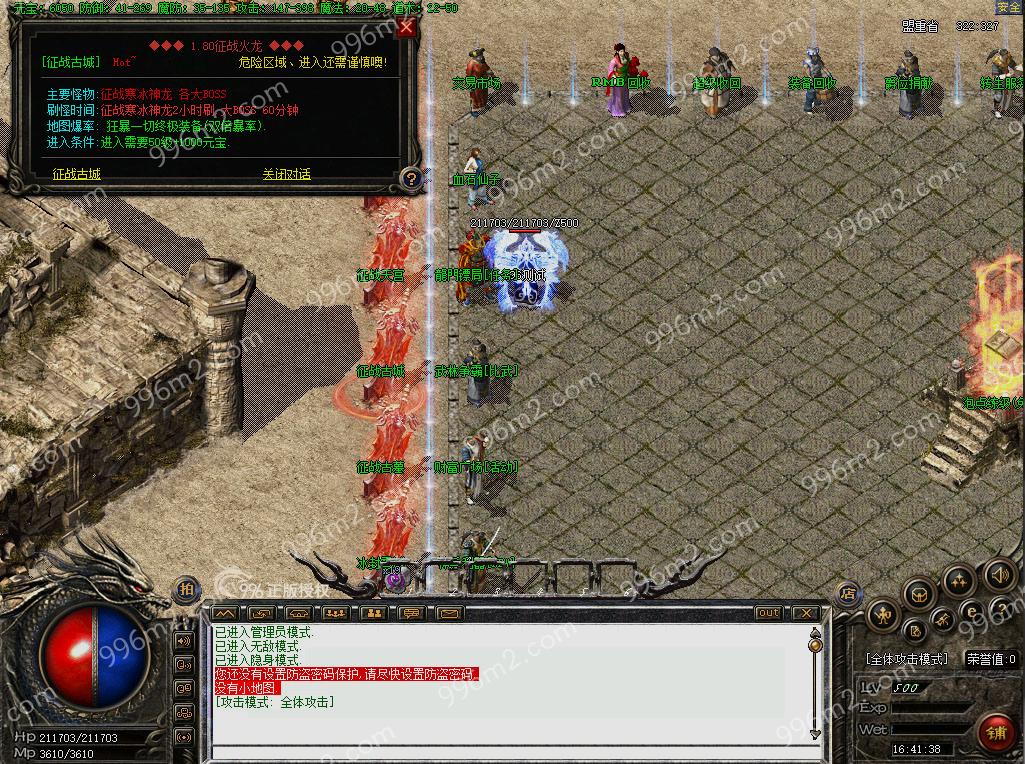Screen dimensions: 1025x764
Task: Enter the 征战古城 map via the dialog link
Action: click(x=77, y=174)
